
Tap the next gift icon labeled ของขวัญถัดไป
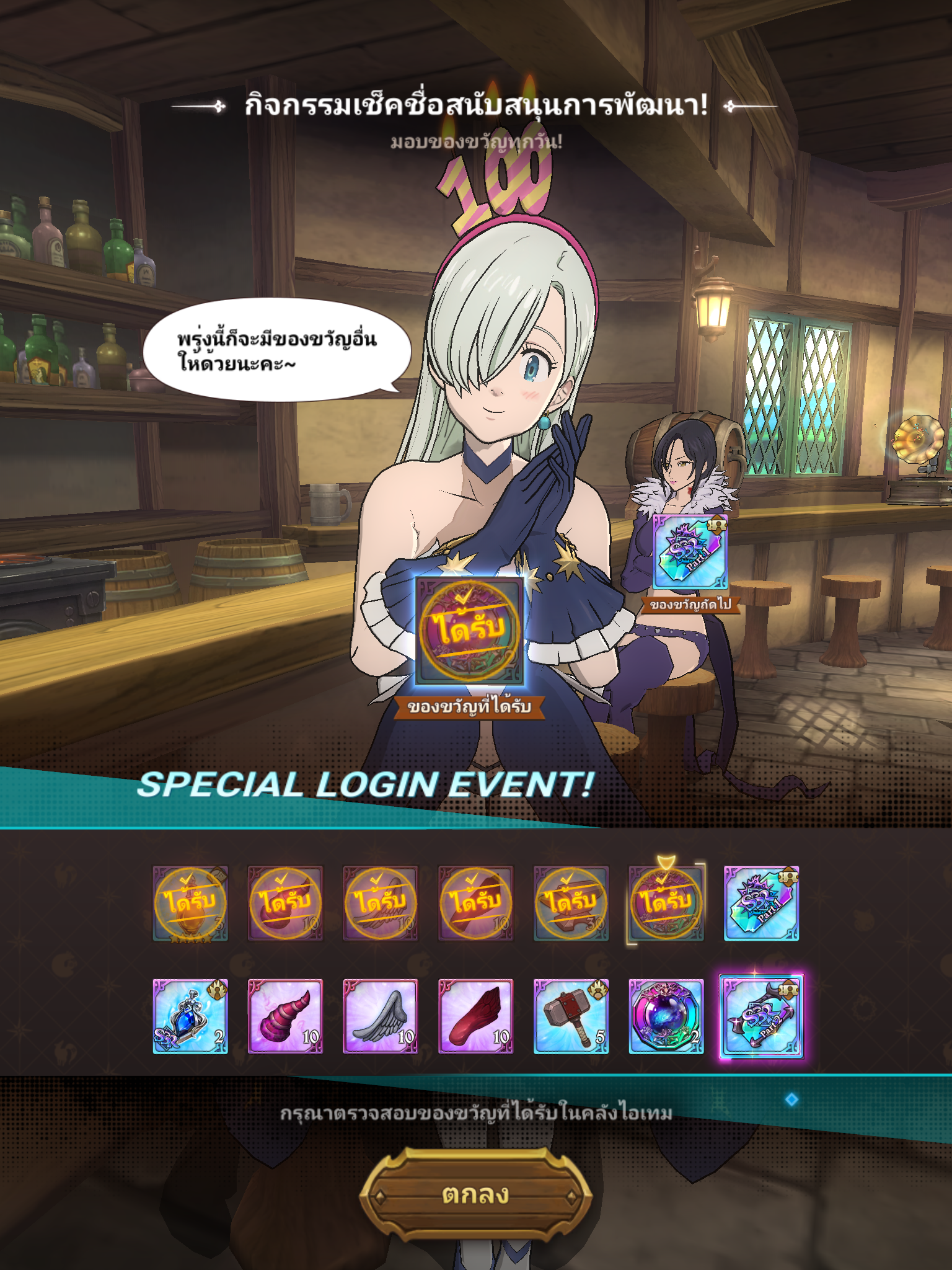(690, 552)
